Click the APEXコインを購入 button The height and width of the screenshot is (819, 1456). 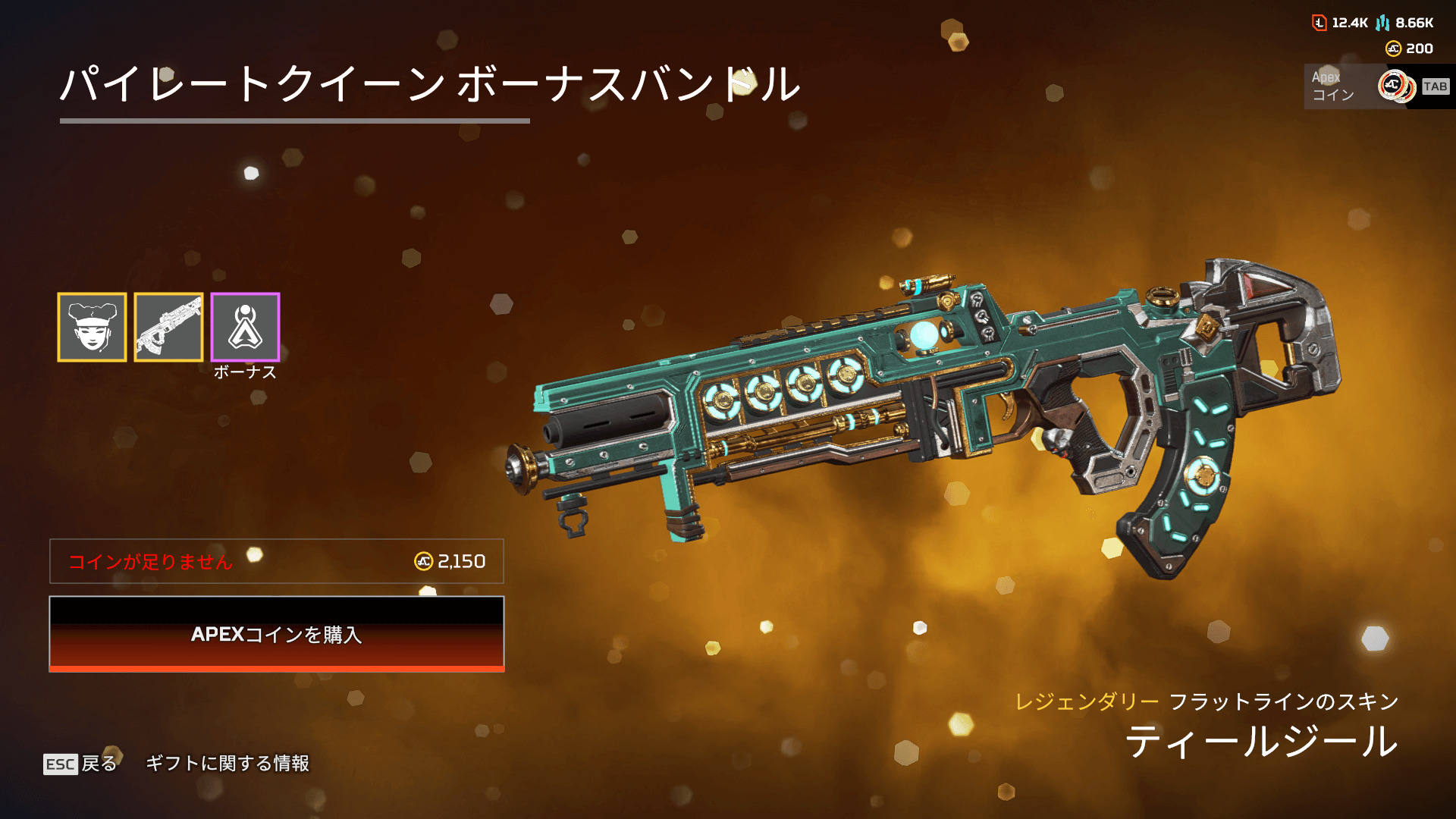pyautogui.click(x=277, y=634)
